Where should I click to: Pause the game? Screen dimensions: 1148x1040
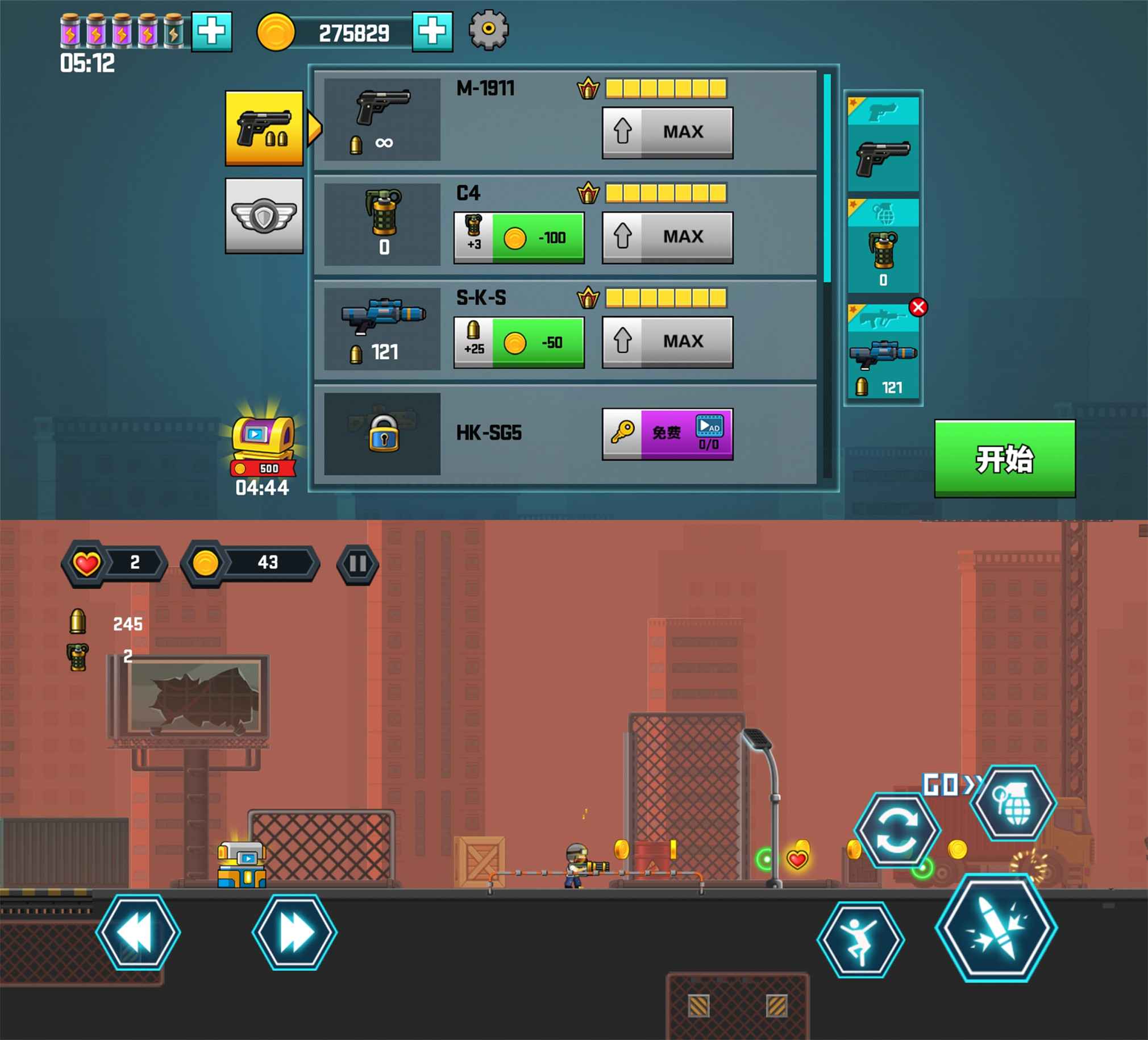click(357, 564)
